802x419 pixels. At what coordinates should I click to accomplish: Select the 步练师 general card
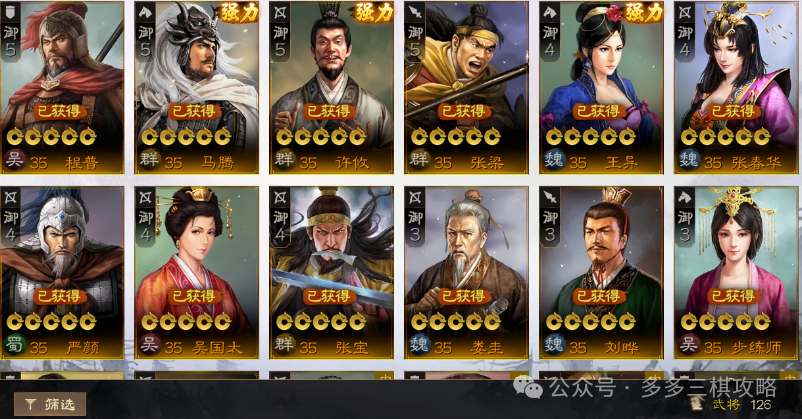[x=735, y=272]
